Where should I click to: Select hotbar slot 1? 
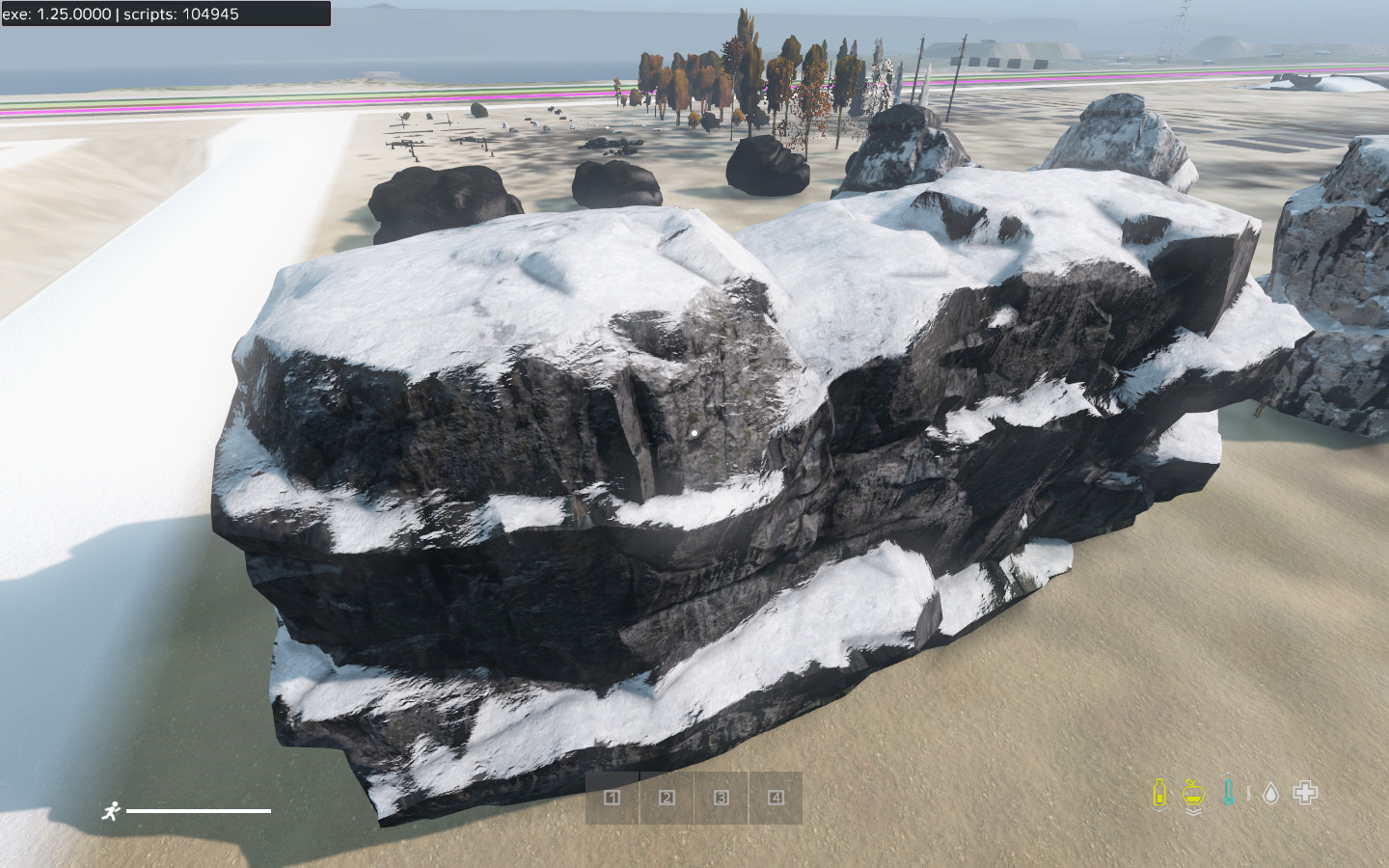612,798
